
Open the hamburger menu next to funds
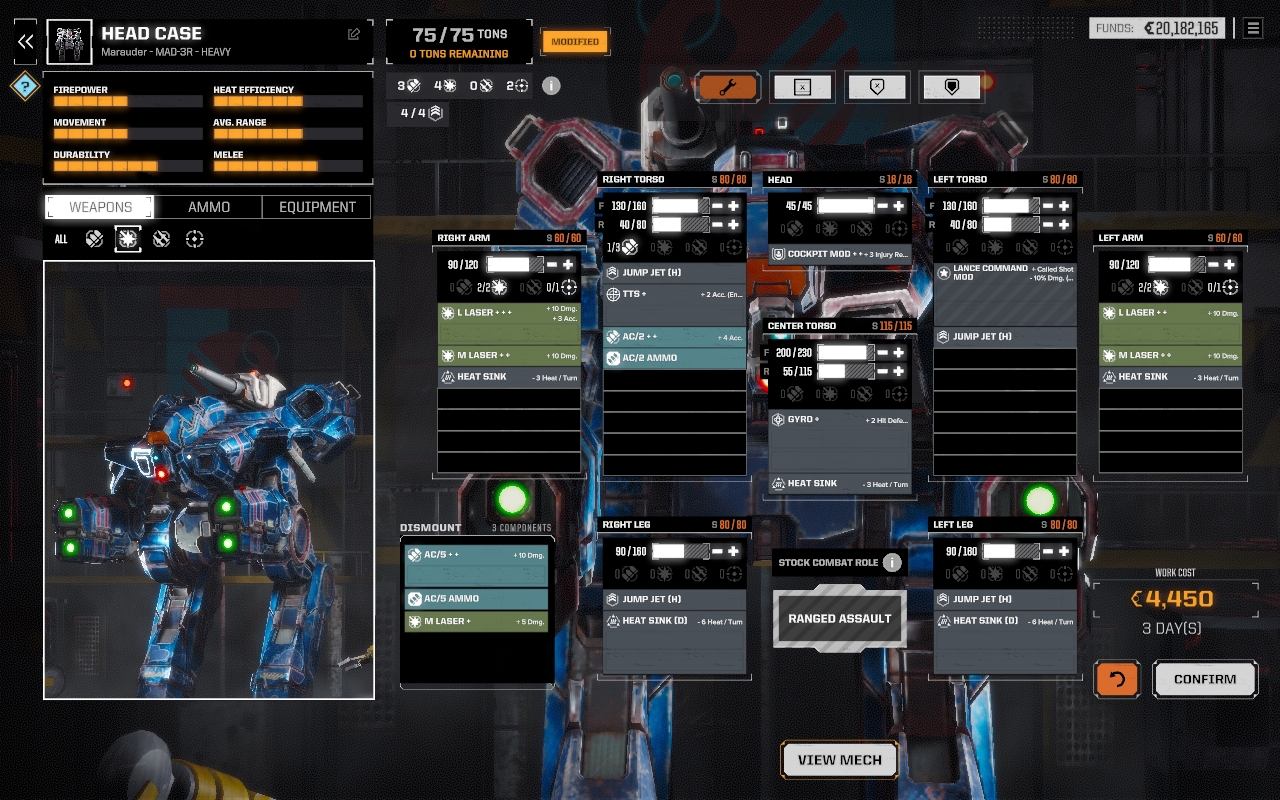pyautogui.click(x=1252, y=28)
